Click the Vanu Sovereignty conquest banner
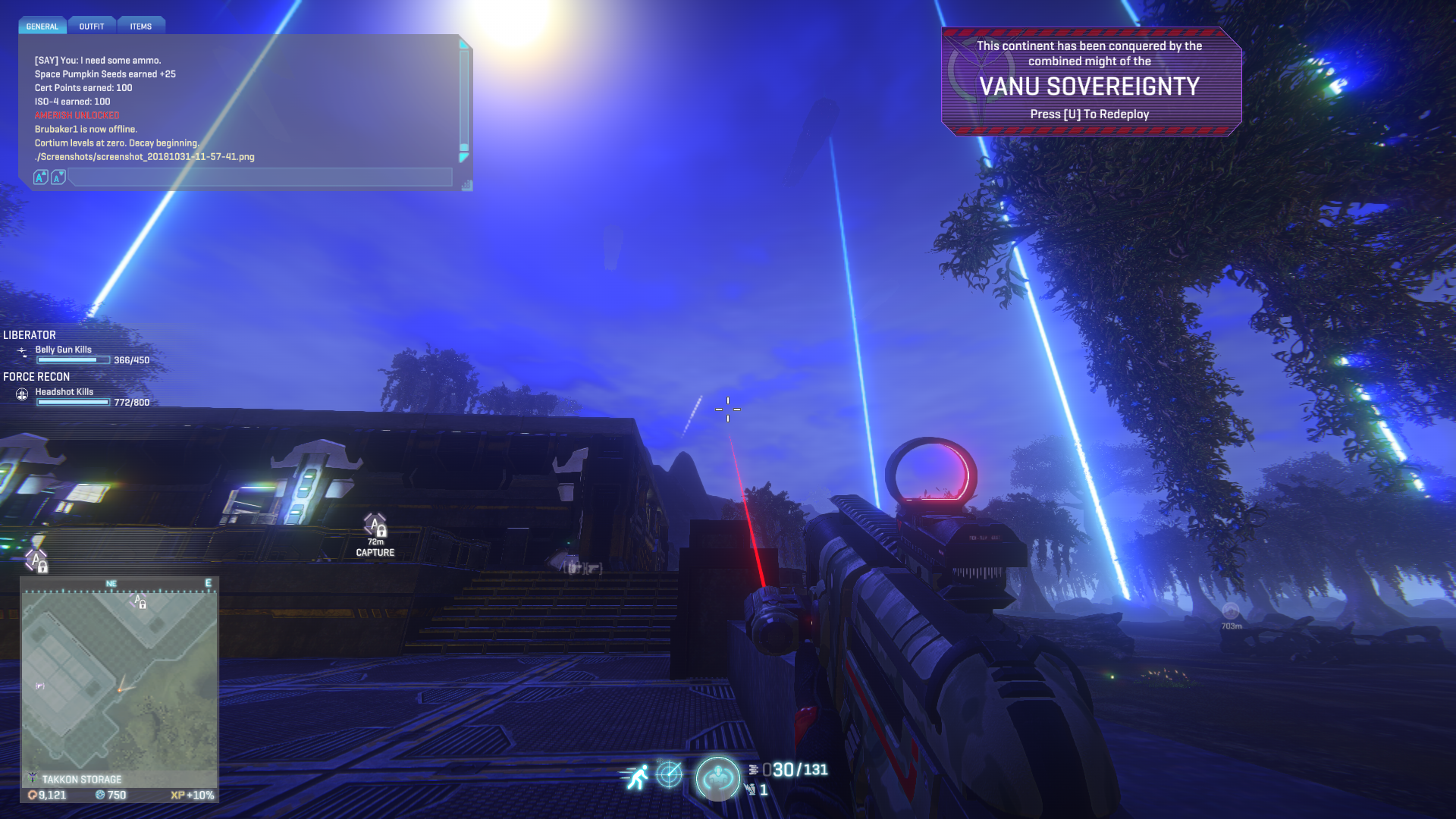This screenshot has width=1456, height=819. click(x=1090, y=81)
